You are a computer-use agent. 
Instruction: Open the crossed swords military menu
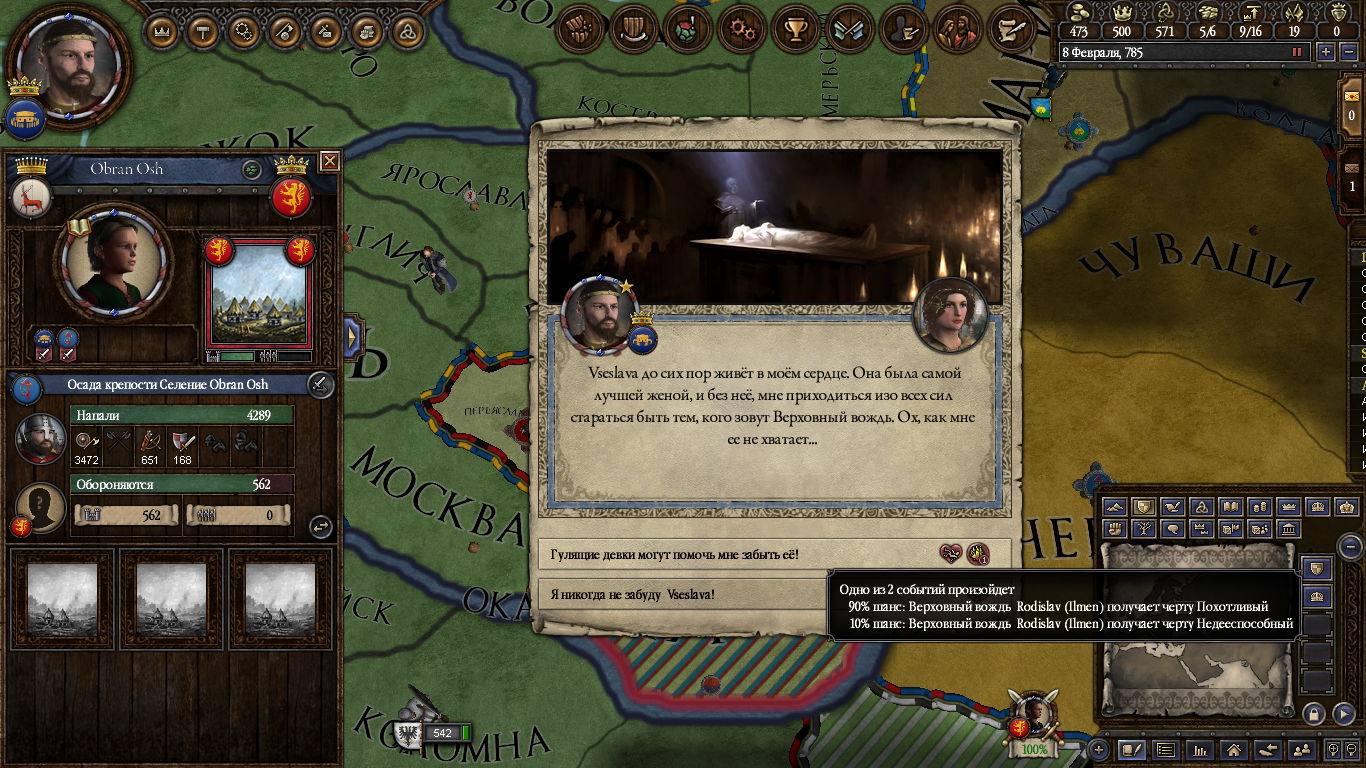(850, 30)
